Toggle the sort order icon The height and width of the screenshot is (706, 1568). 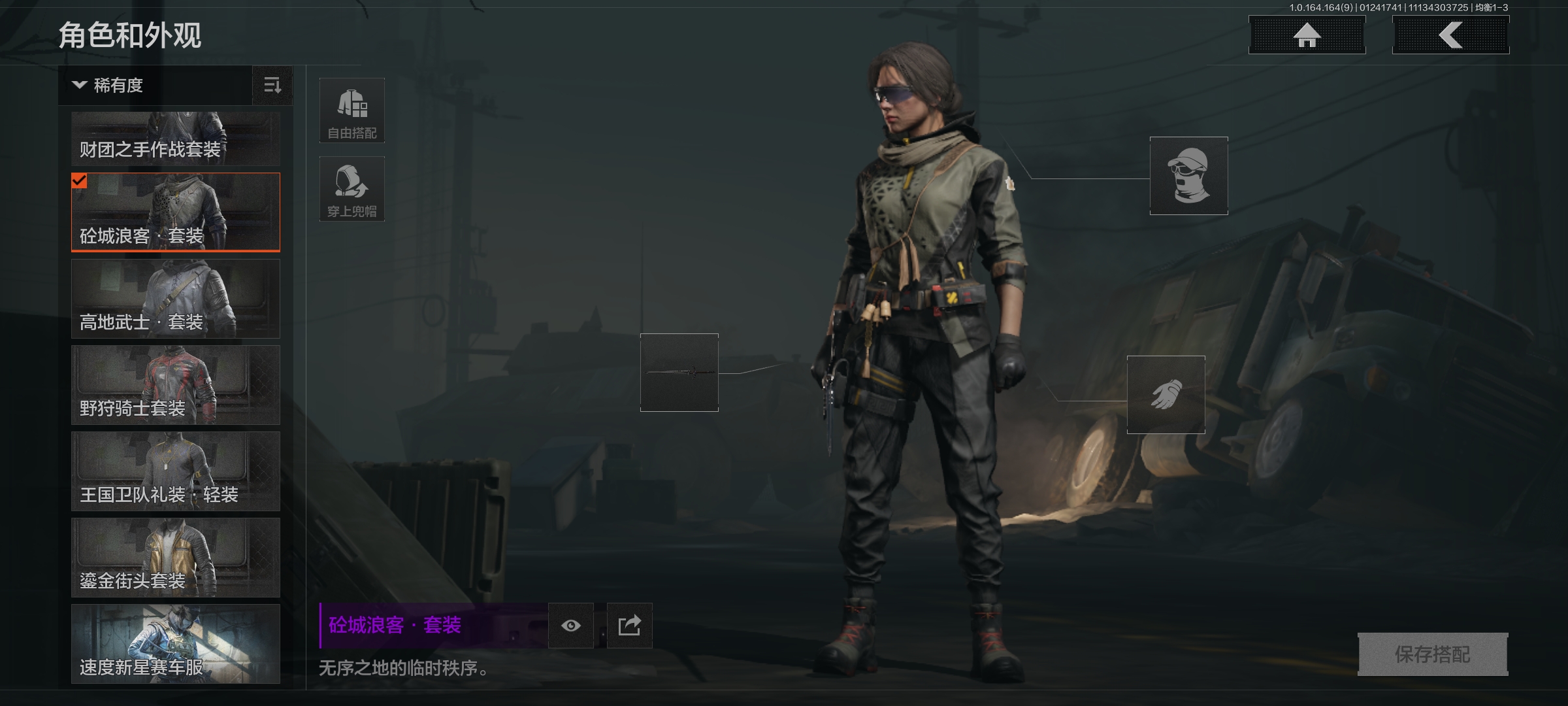tap(272, 85)
